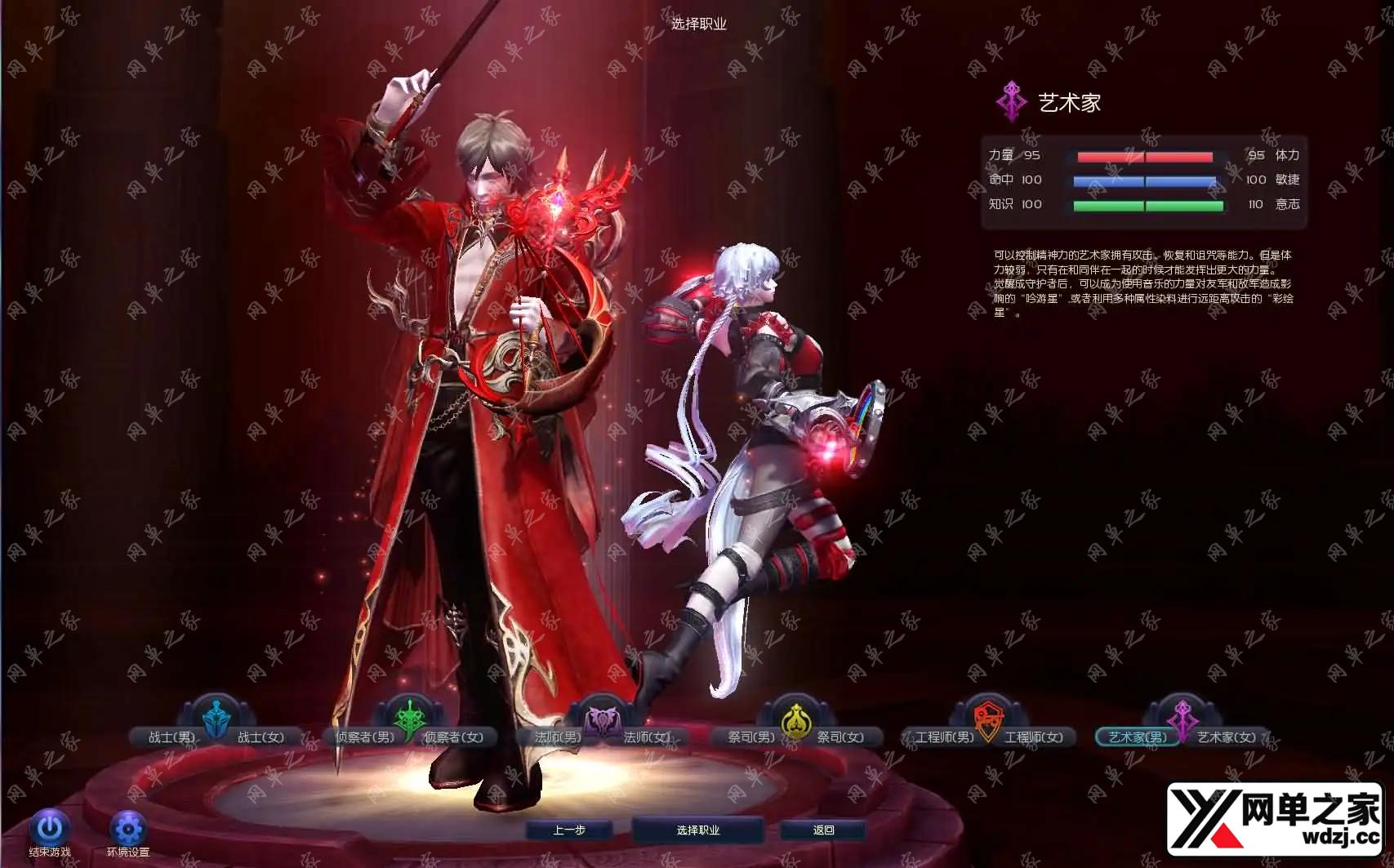The height and width of the screenshot is (868, 1394).
Task: Pick the 祭司(男) male priest class
Action: pyautogui.click(x=751, y=737)
